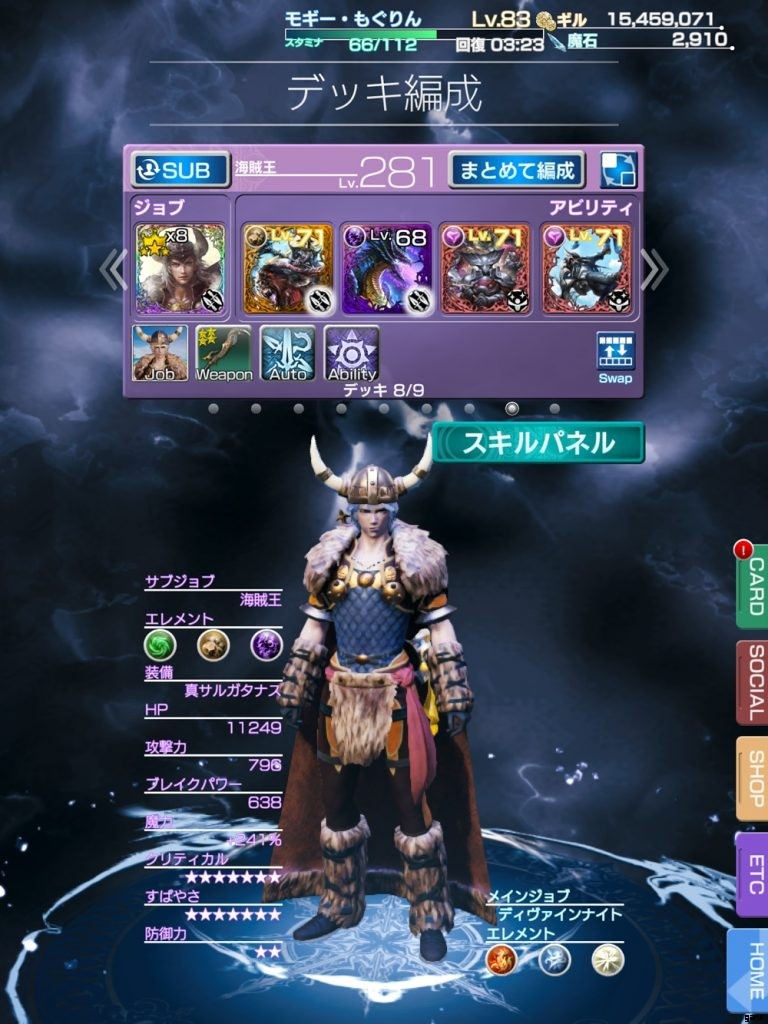
Task: Select the job card with x8 stars
Action: 180,268
